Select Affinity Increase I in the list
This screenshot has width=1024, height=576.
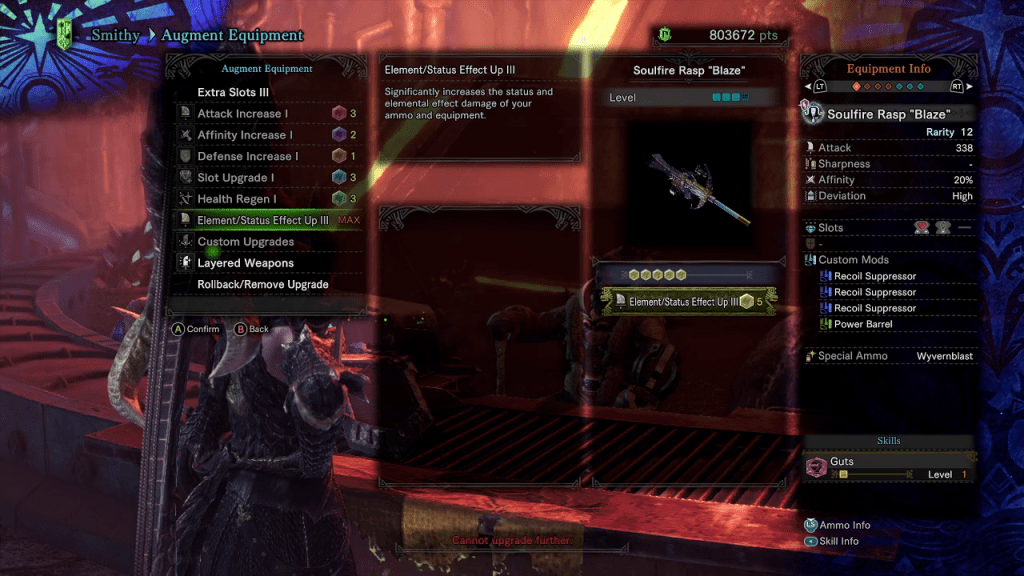pos(245,135)
